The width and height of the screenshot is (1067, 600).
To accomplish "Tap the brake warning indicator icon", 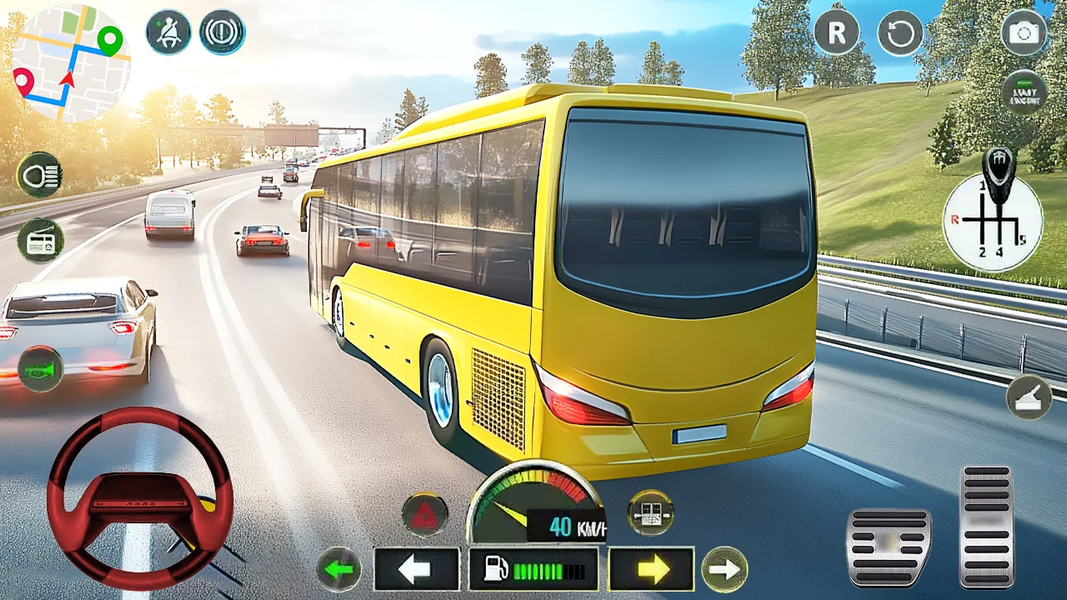I will [222, 32].
